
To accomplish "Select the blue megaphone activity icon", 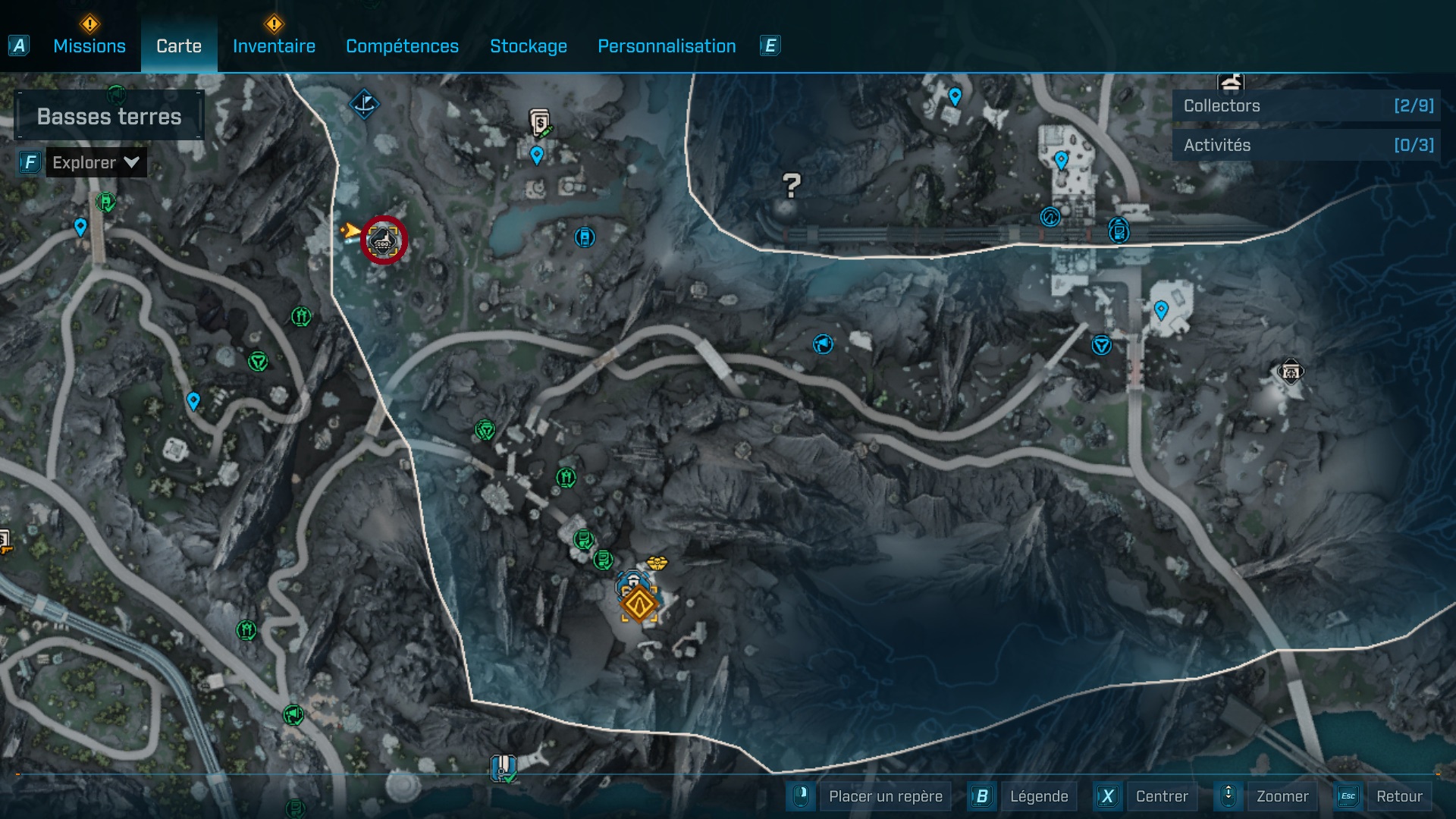I will click(824, 344).
